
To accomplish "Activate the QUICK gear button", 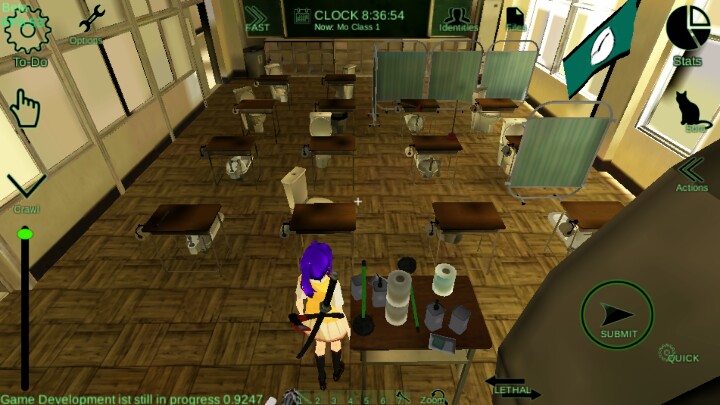I will pyautogui.click(x=671, y=353).
